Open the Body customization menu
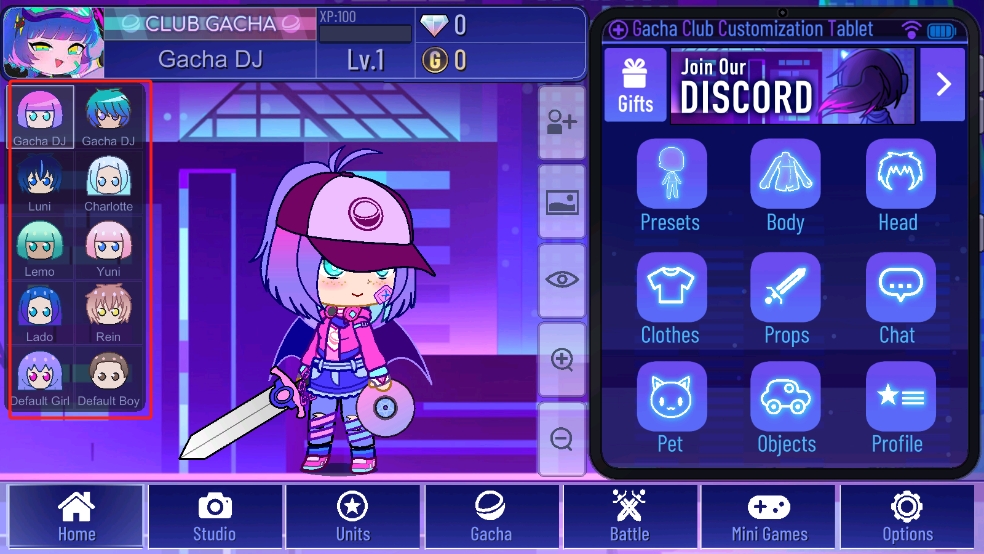Screen dimensions: 984x554 [785, 185]
